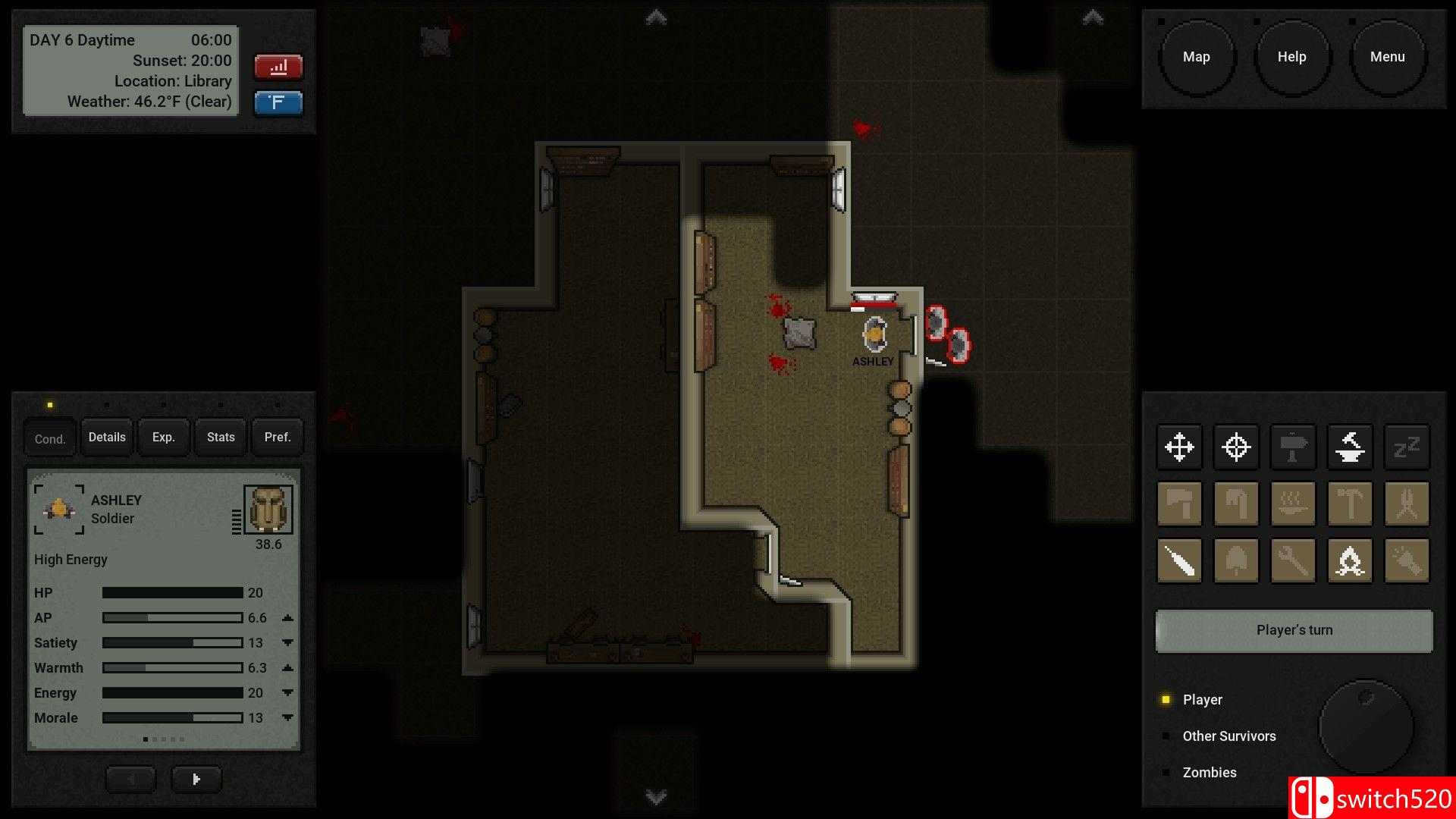This screenshot has width=1456, height=819.
Task: Select the shovel digging icon
Action: (1237, 560)
